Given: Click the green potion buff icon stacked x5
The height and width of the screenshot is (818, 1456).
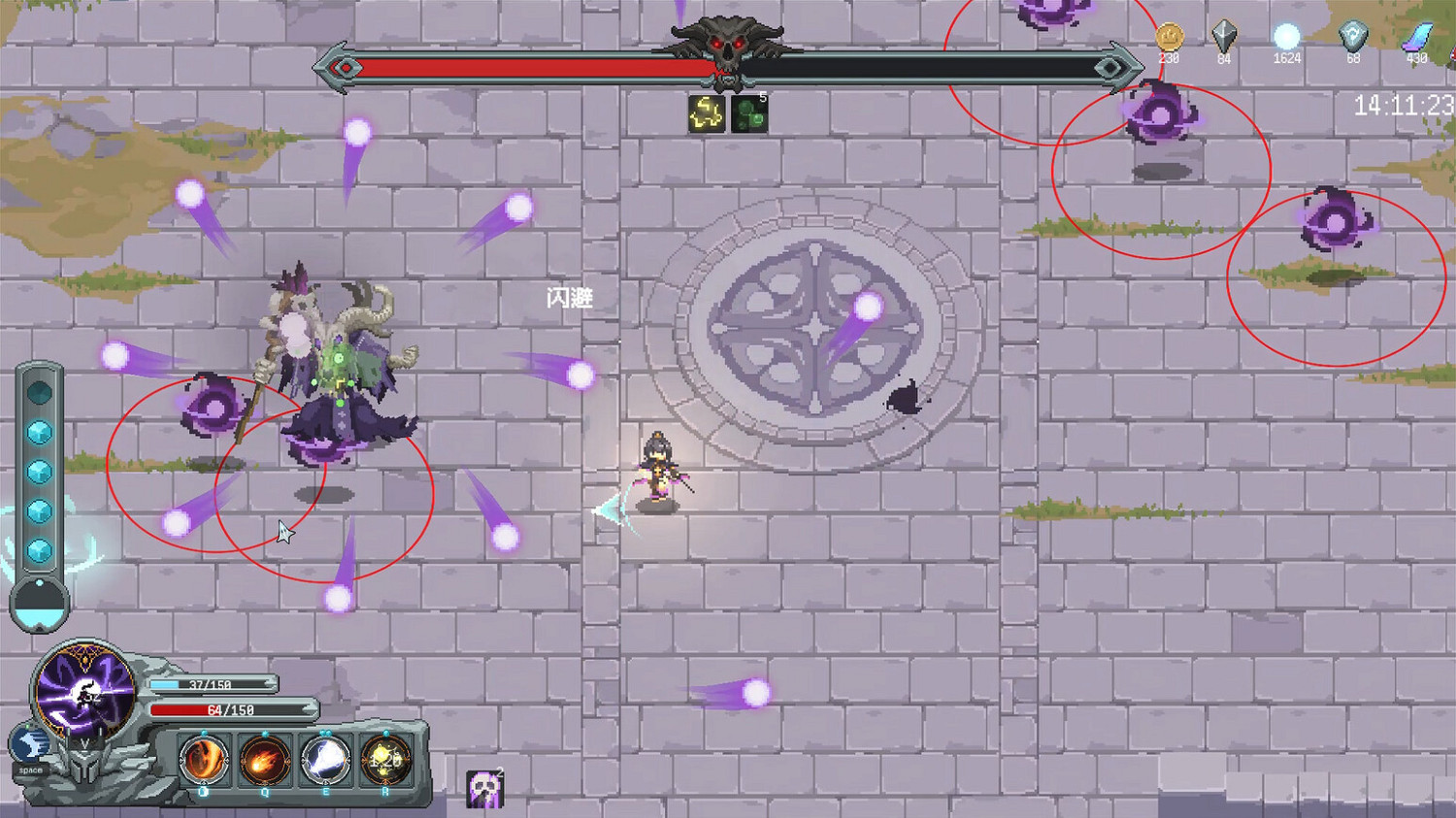Looking at the screenshot, I should pos(747,114).
